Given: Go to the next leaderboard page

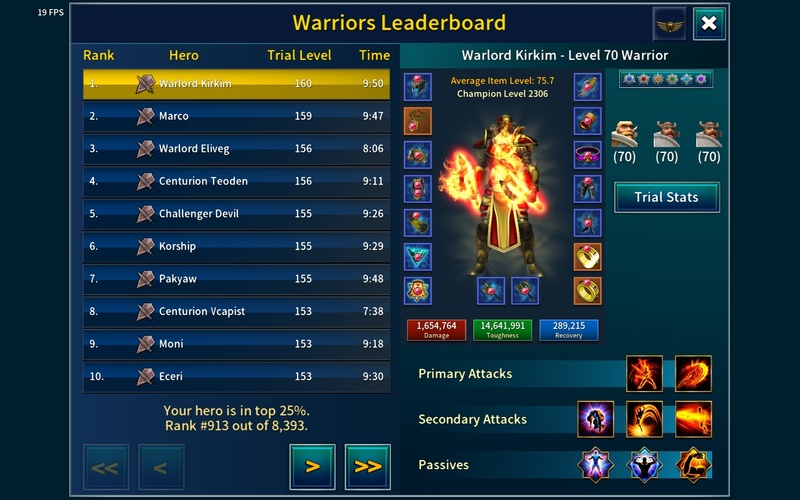Looking at the screenshot, I should [x=312, y=466].
